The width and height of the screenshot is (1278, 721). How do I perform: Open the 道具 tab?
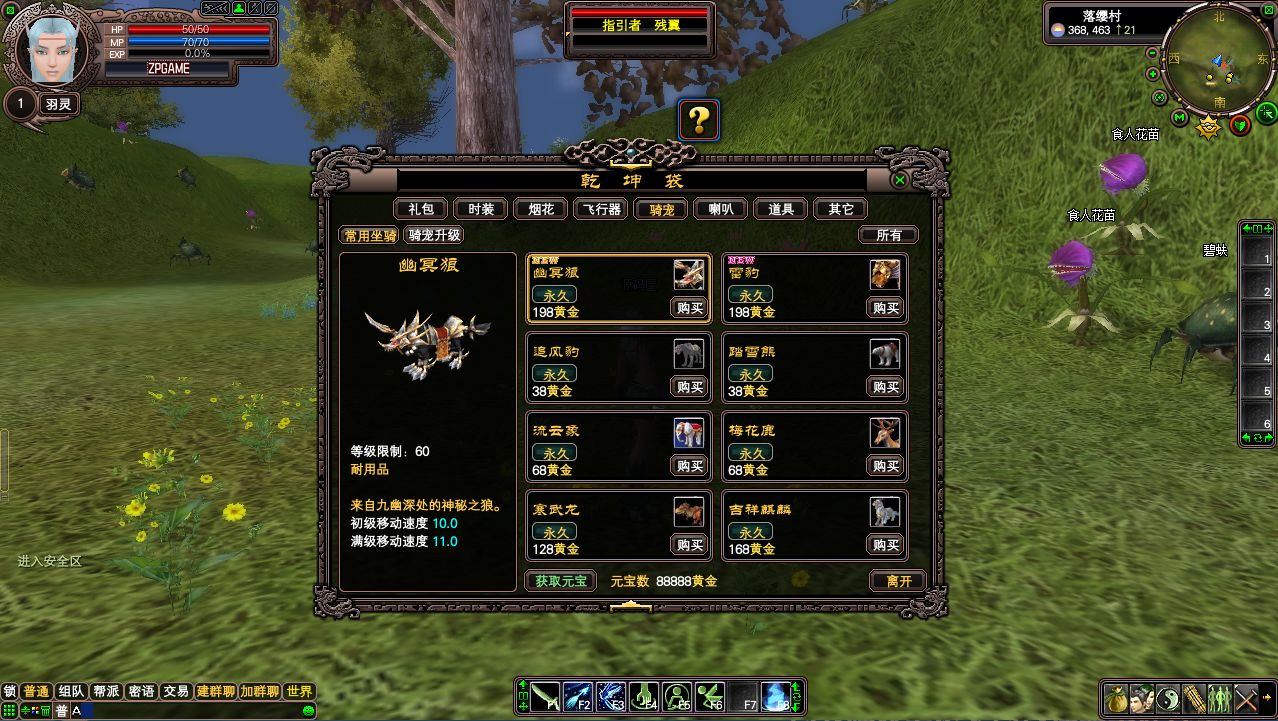coord(781,209)
